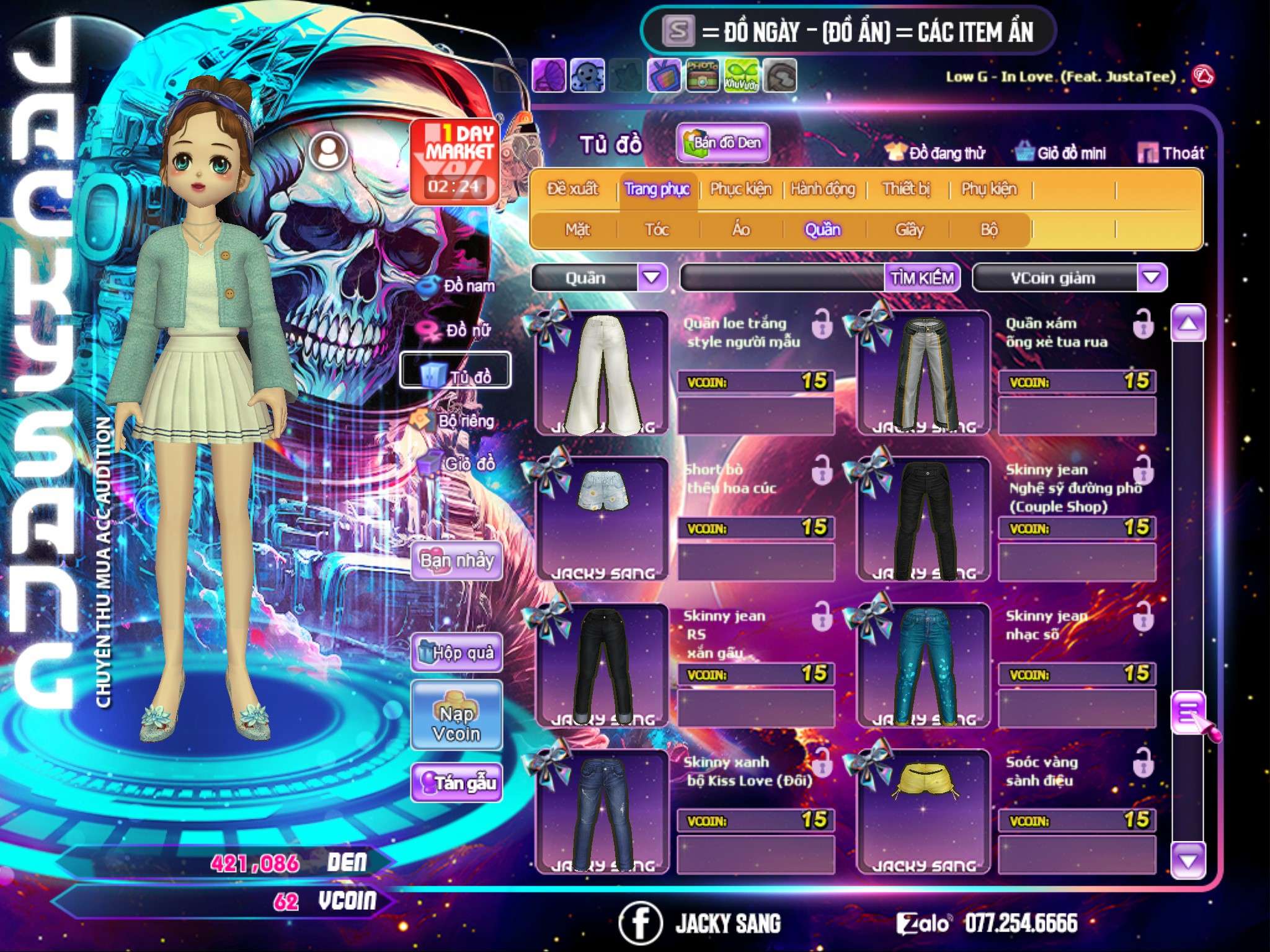
Task: Select the Áo subcategory
Action: pos(741,230)
